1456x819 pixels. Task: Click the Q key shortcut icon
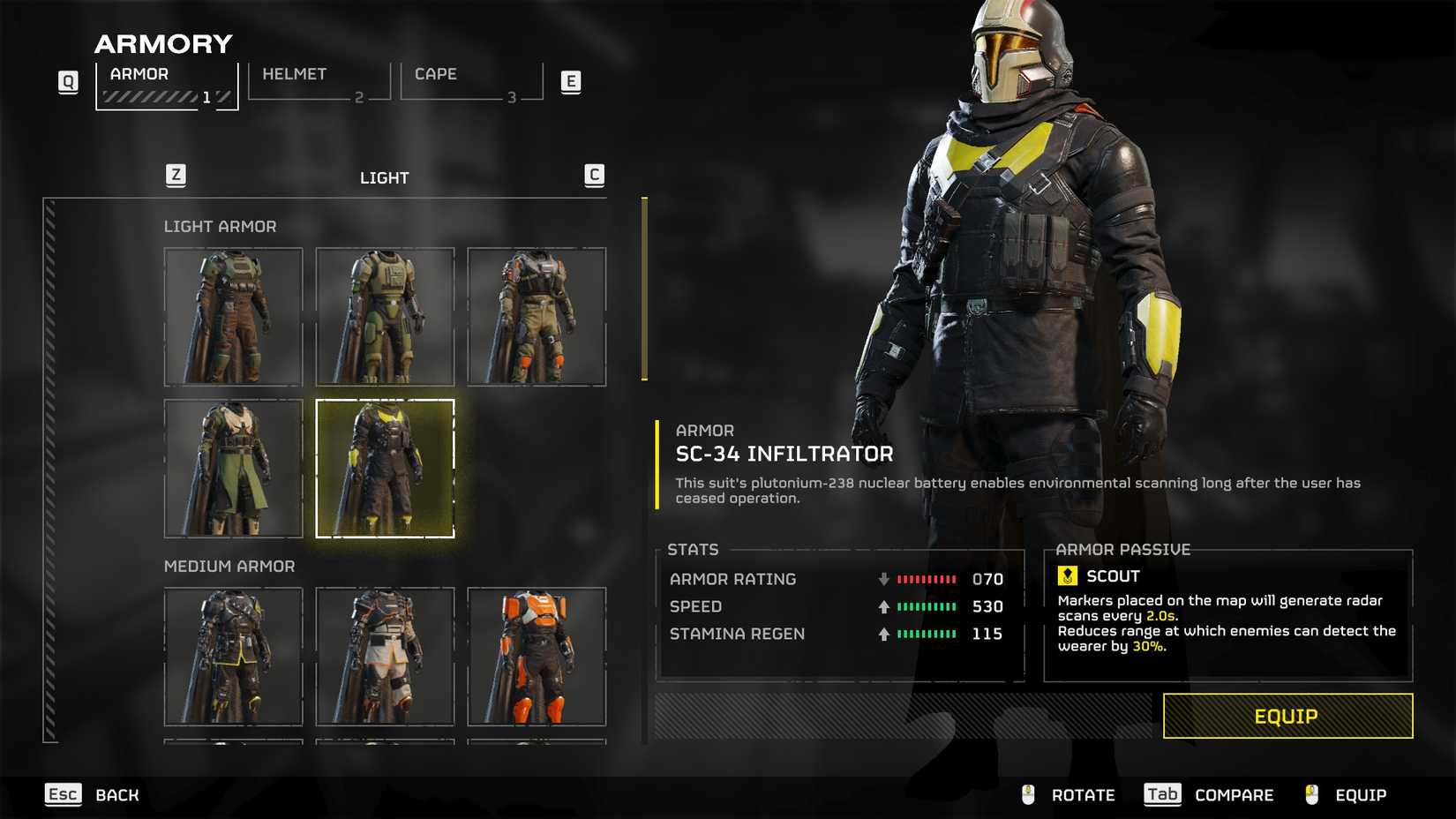coord(68,80)
